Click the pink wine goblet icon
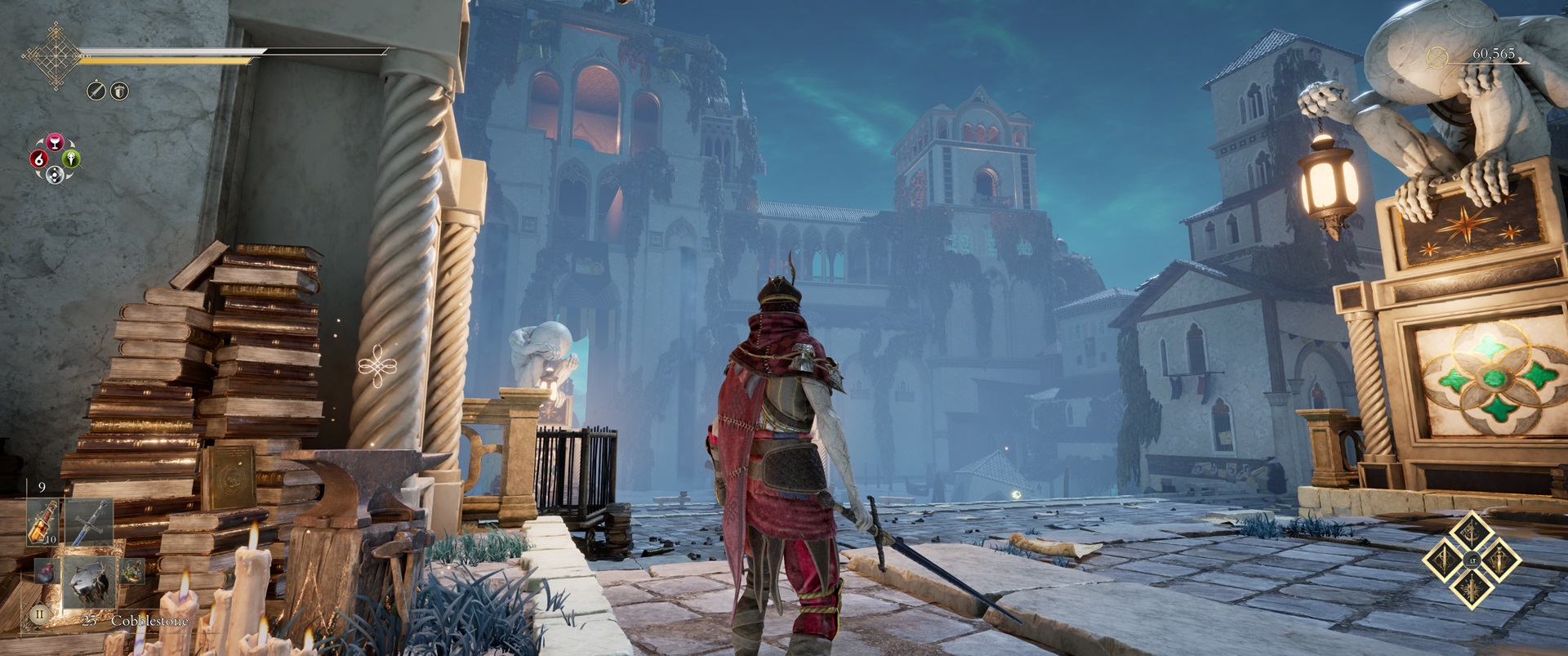The image size is (1568, 656). tap(55, 143)
